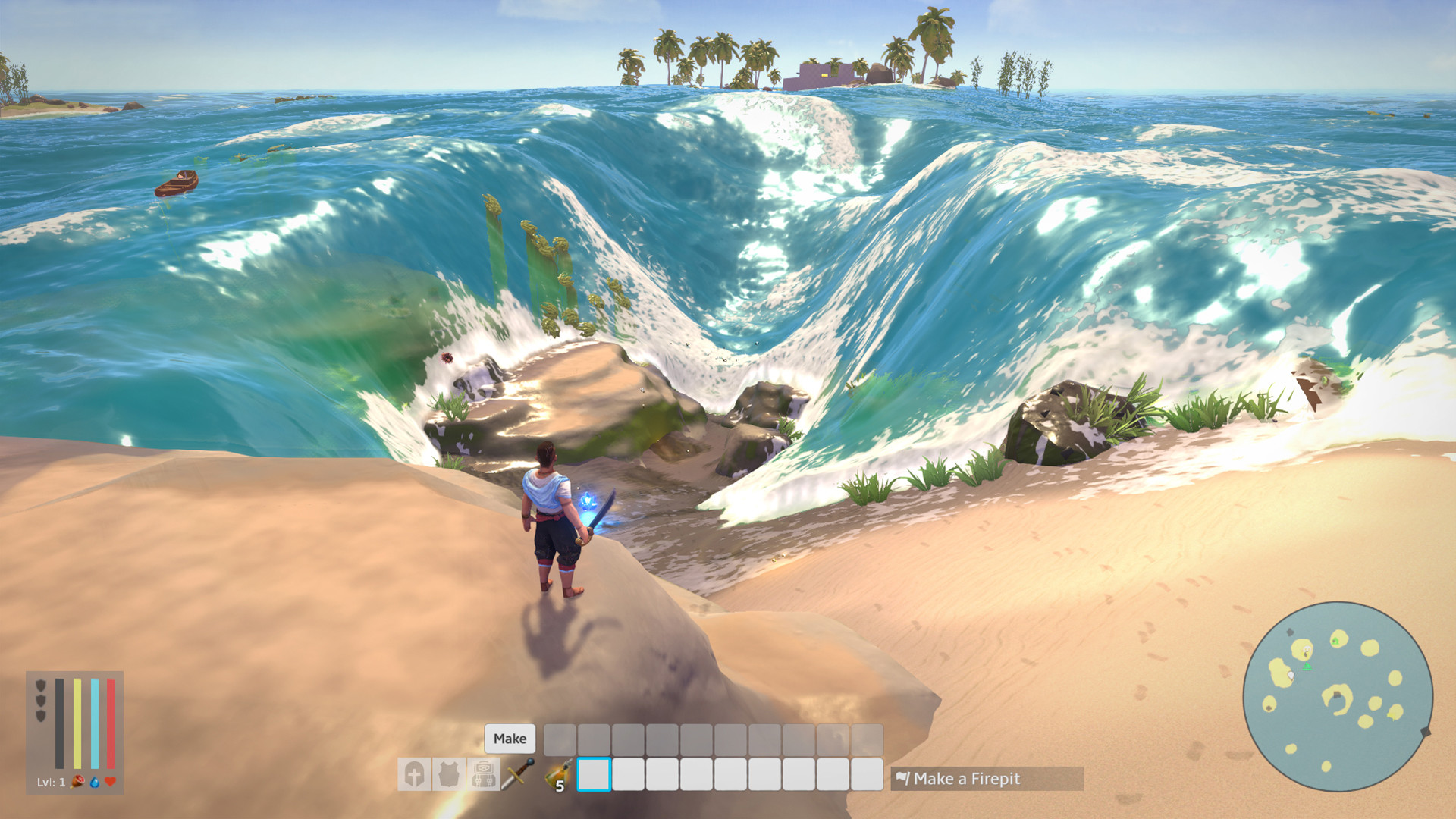The image size is (1456, 819).
Task: Click the heart health icon
Action: [x=110, y=781]
